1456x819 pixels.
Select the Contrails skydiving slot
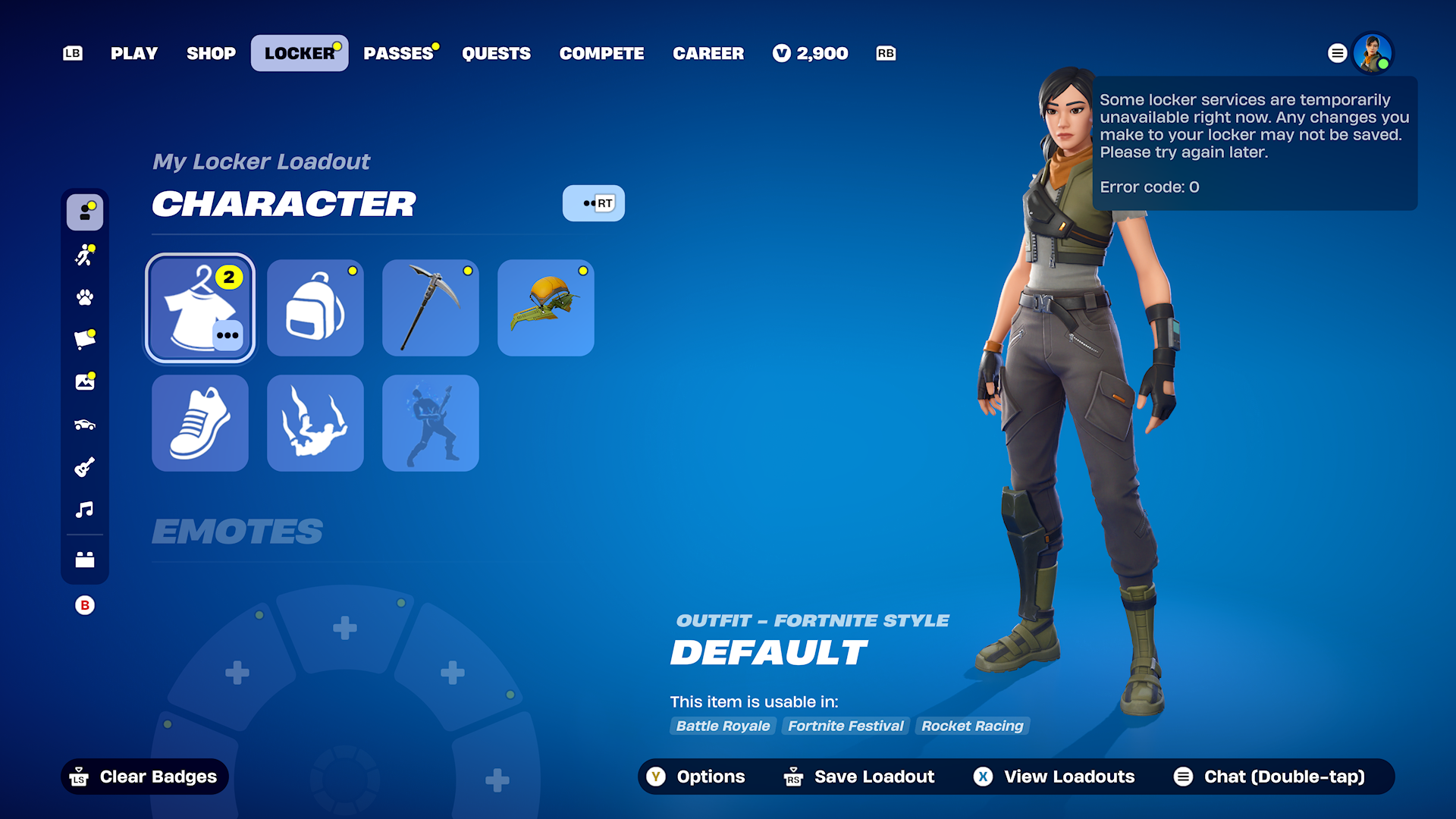(315, 422)
